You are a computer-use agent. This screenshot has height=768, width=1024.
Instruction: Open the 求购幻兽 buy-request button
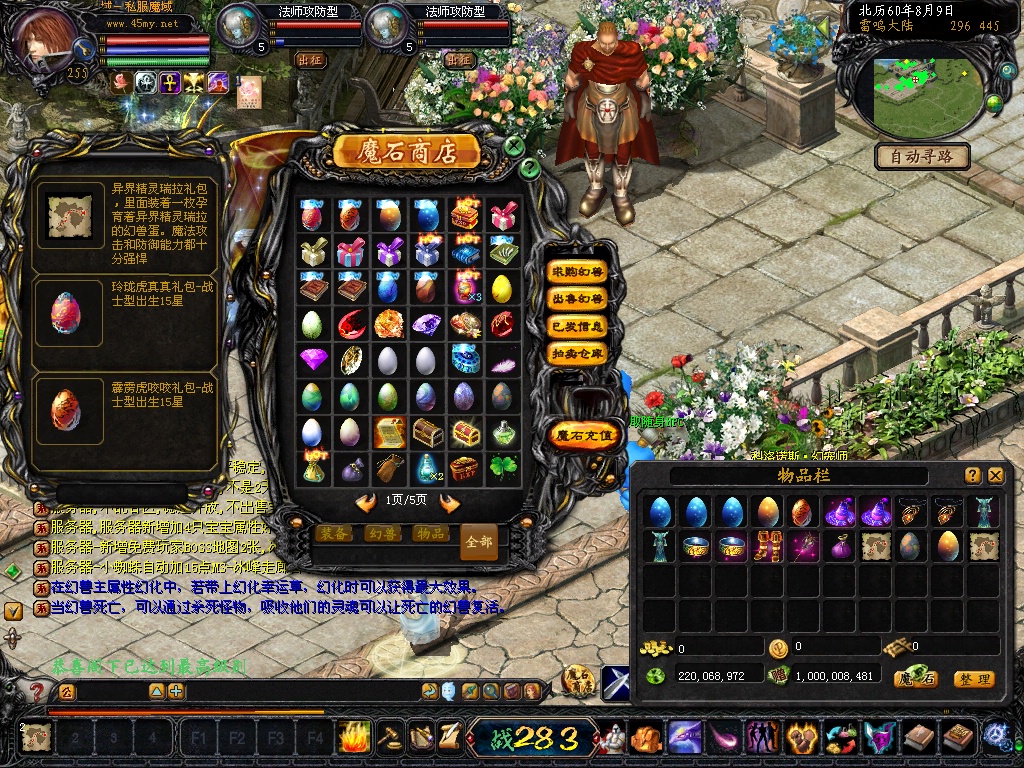tap(578, 272)
